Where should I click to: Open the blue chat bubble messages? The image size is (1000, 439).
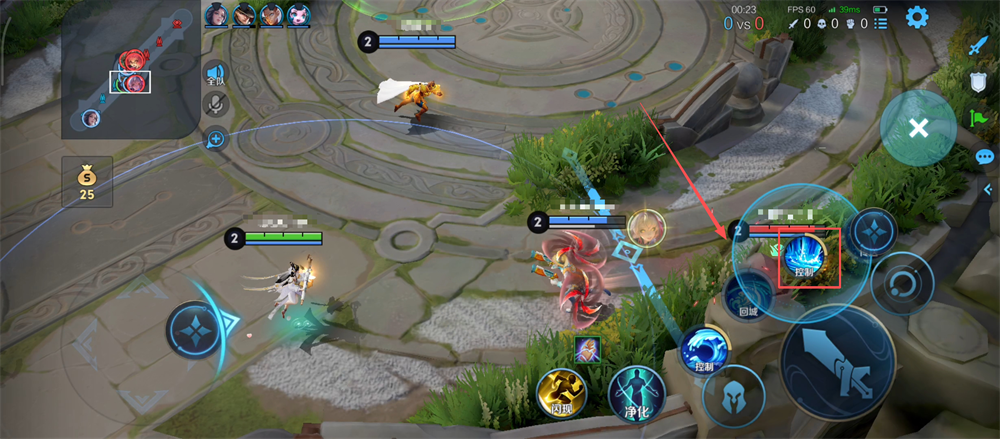click(984, 156)
